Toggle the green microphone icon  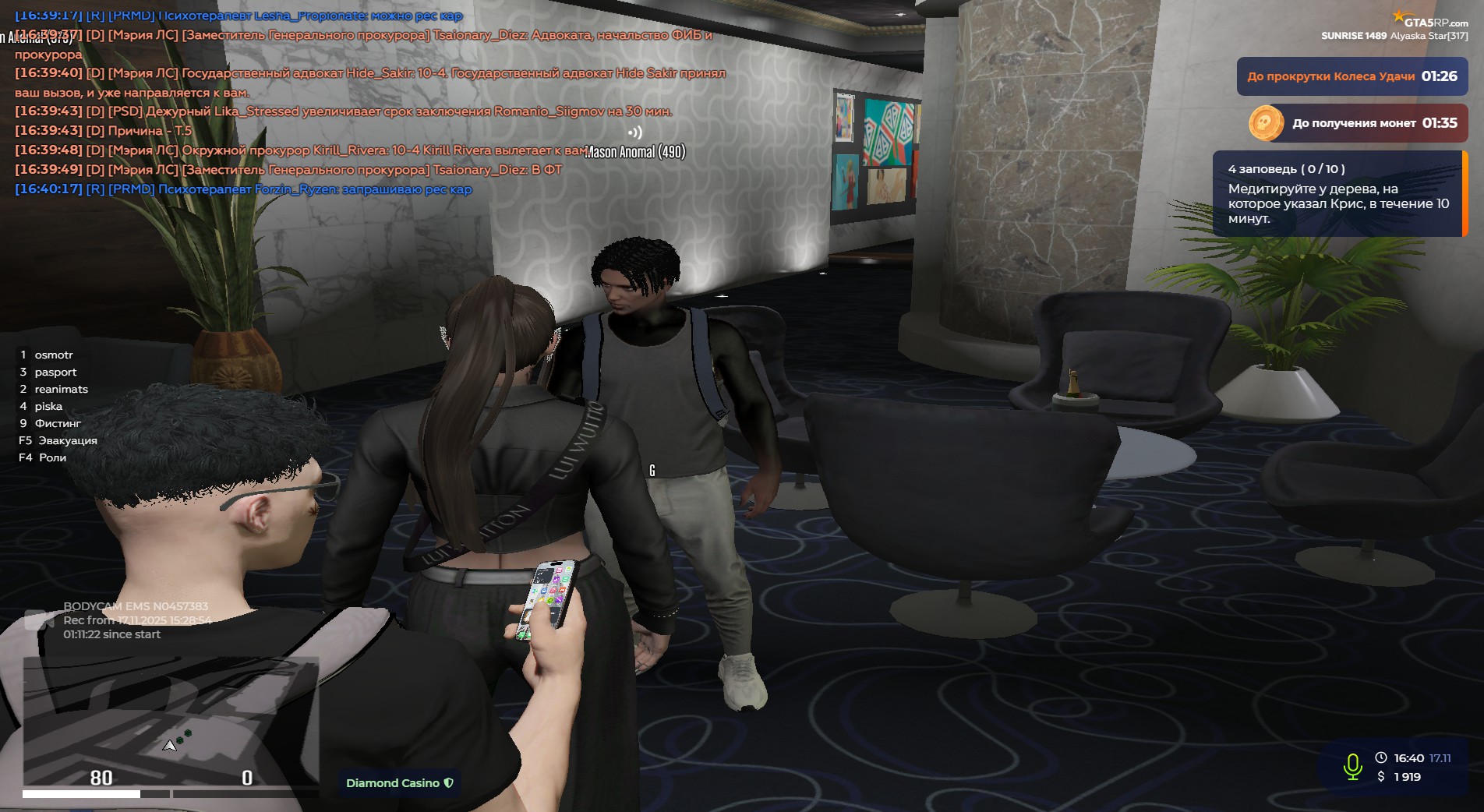tap(1352, 767)
